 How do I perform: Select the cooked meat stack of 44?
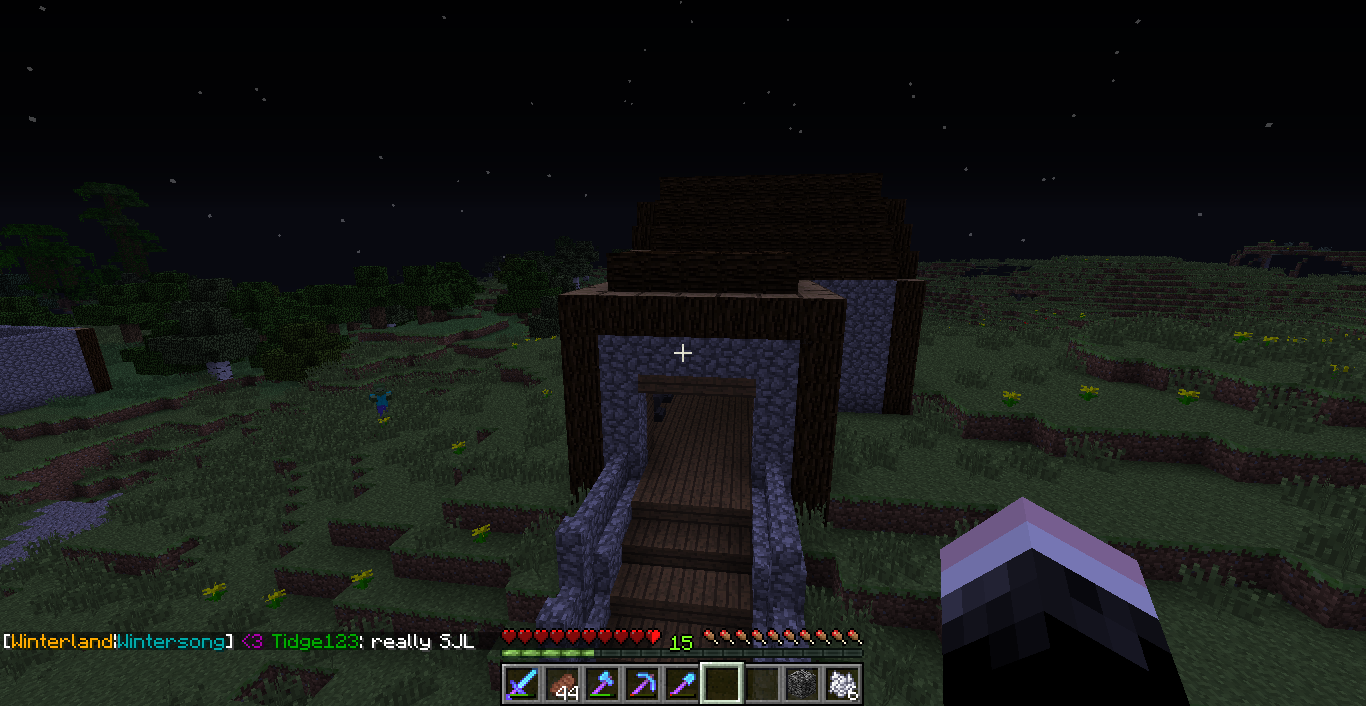pos(562,684)
